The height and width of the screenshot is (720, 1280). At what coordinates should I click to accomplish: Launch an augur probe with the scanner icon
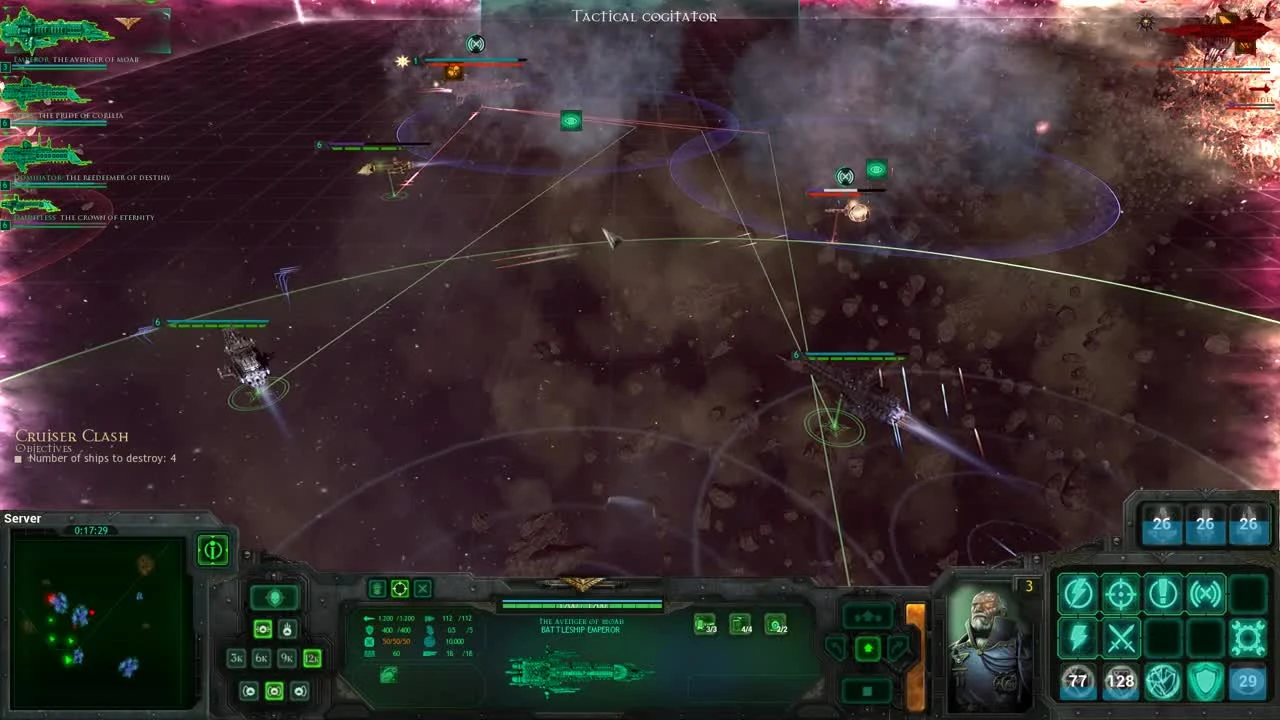1204,593
